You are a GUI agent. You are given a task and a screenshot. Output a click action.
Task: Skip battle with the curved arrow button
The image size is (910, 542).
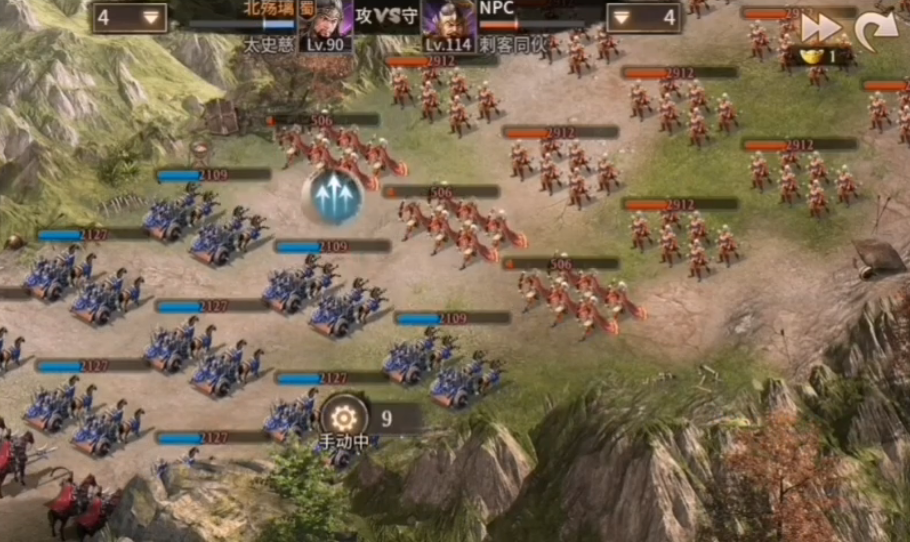coord(876,30)
